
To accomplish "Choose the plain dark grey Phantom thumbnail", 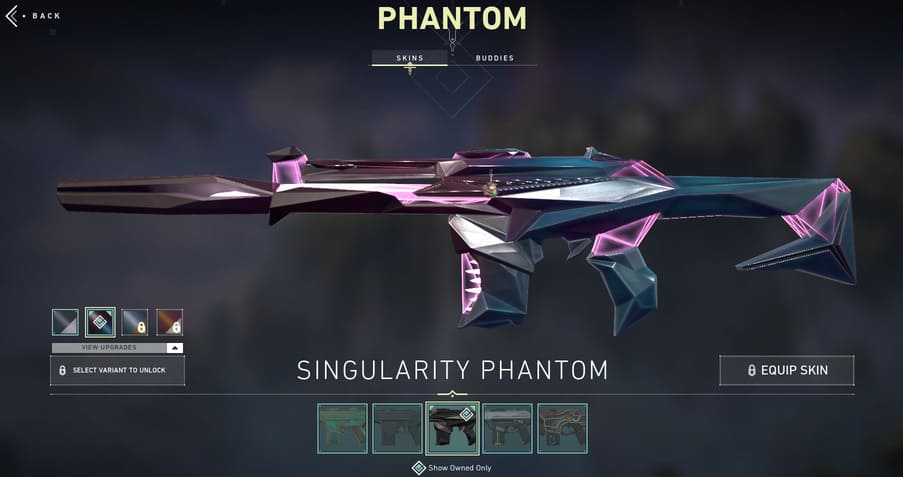I will [398, 428].
